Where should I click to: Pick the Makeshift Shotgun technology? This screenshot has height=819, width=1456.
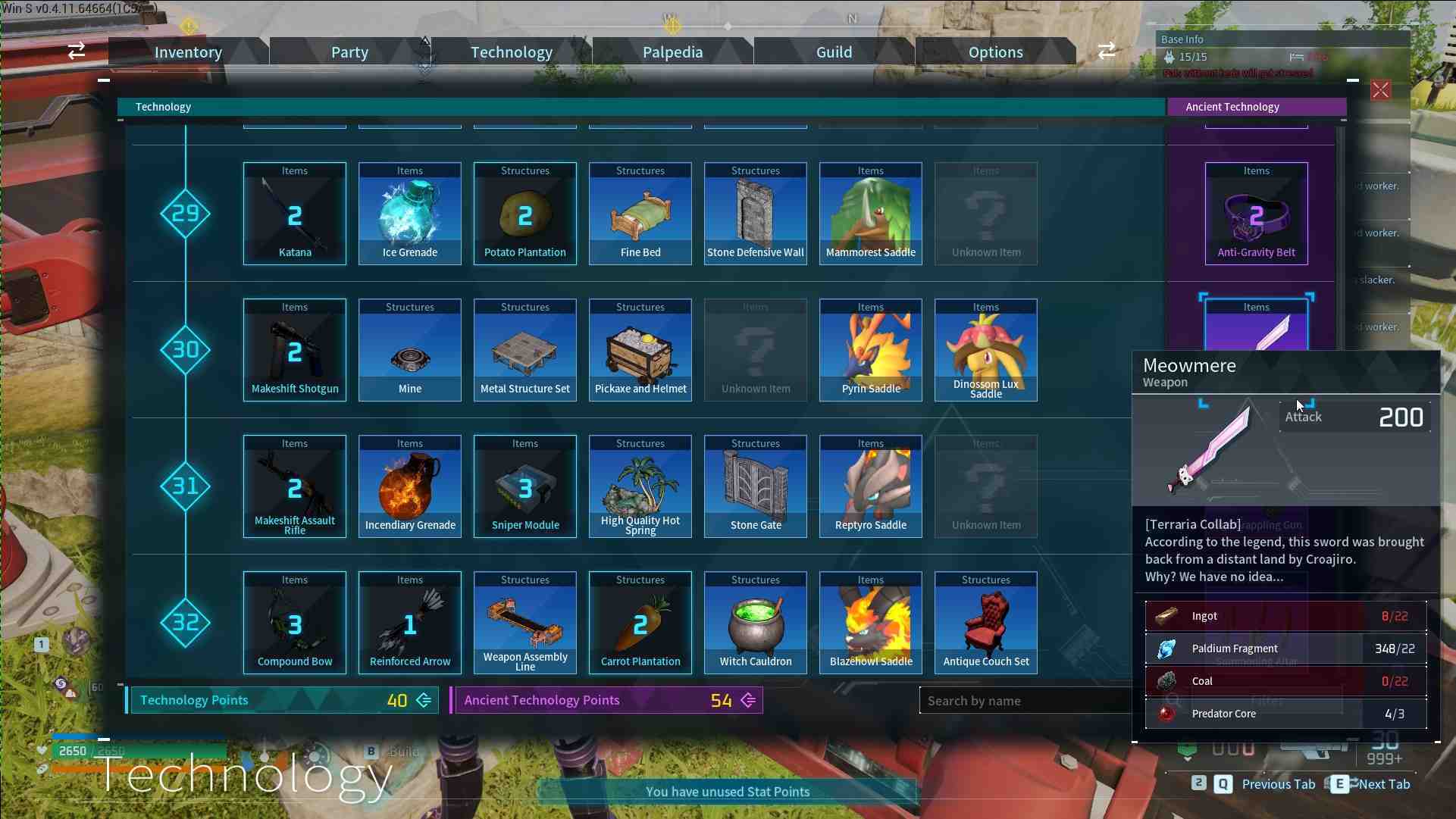click(295, 350)
